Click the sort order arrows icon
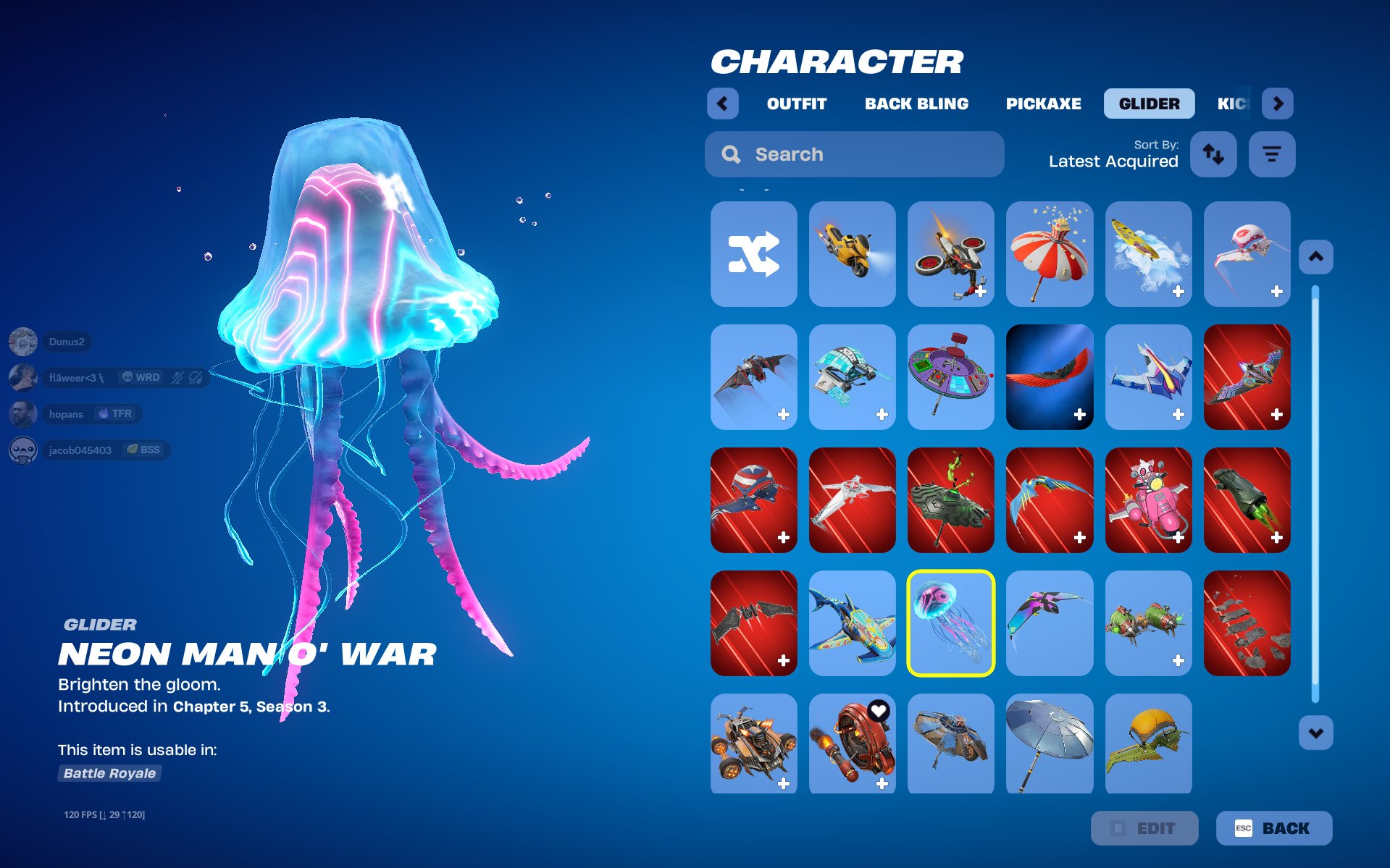The image size is (1390, 868). pos(1213,154)
